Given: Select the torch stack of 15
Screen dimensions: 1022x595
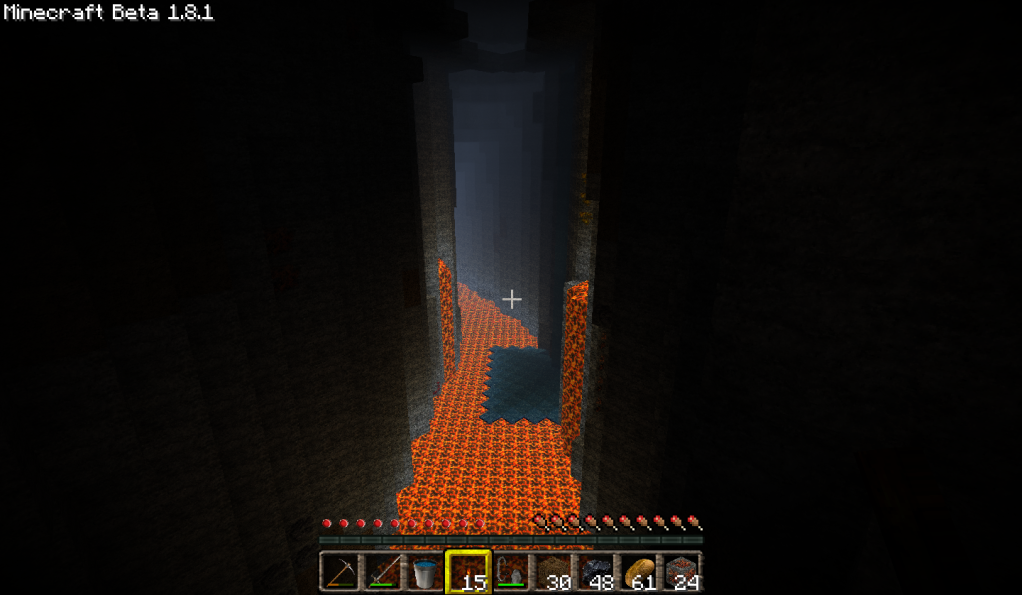Looking at the screenshot, I should tap(468, 572).
